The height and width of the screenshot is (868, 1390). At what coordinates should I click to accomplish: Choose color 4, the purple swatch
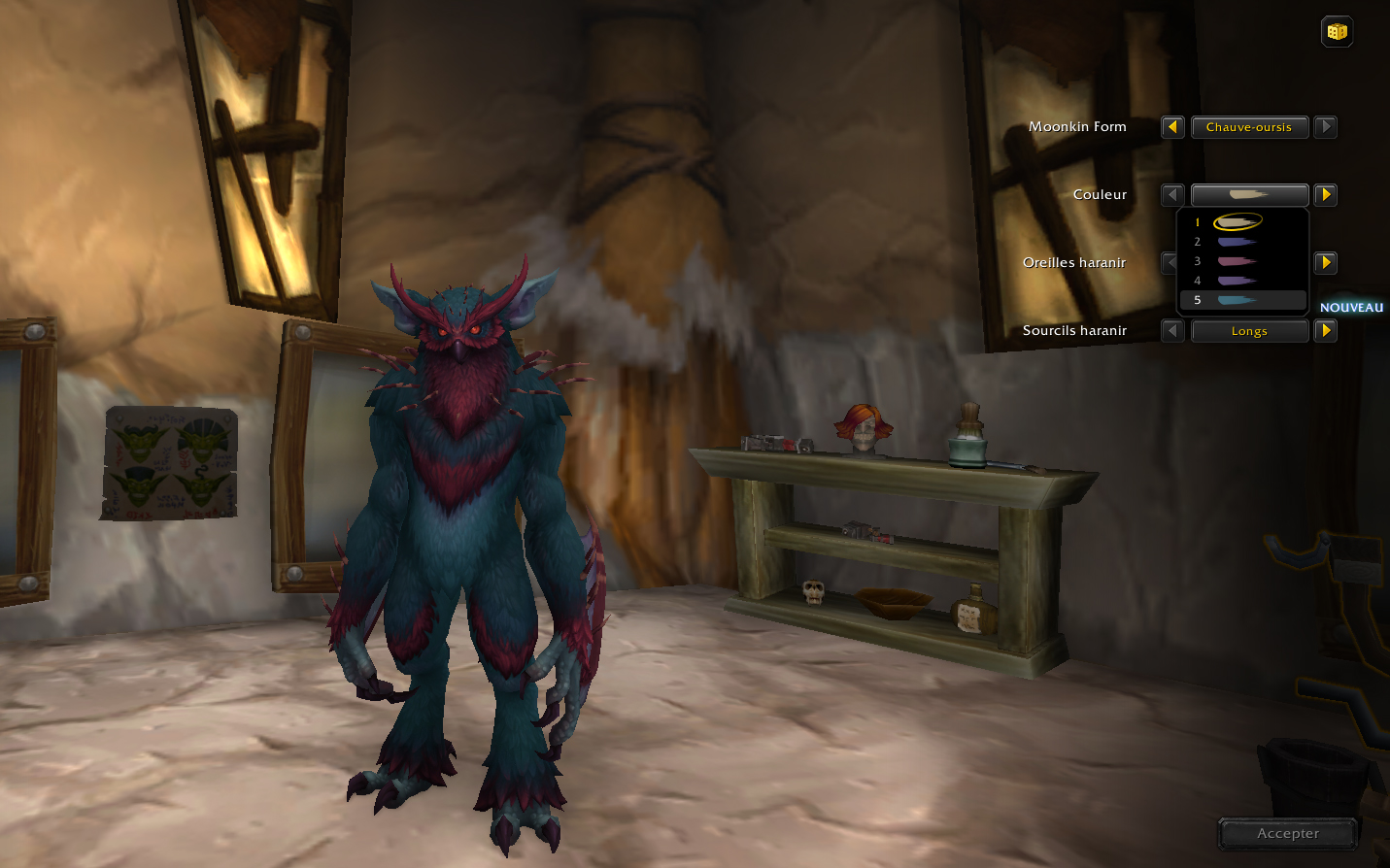[x=1237, y=281]
